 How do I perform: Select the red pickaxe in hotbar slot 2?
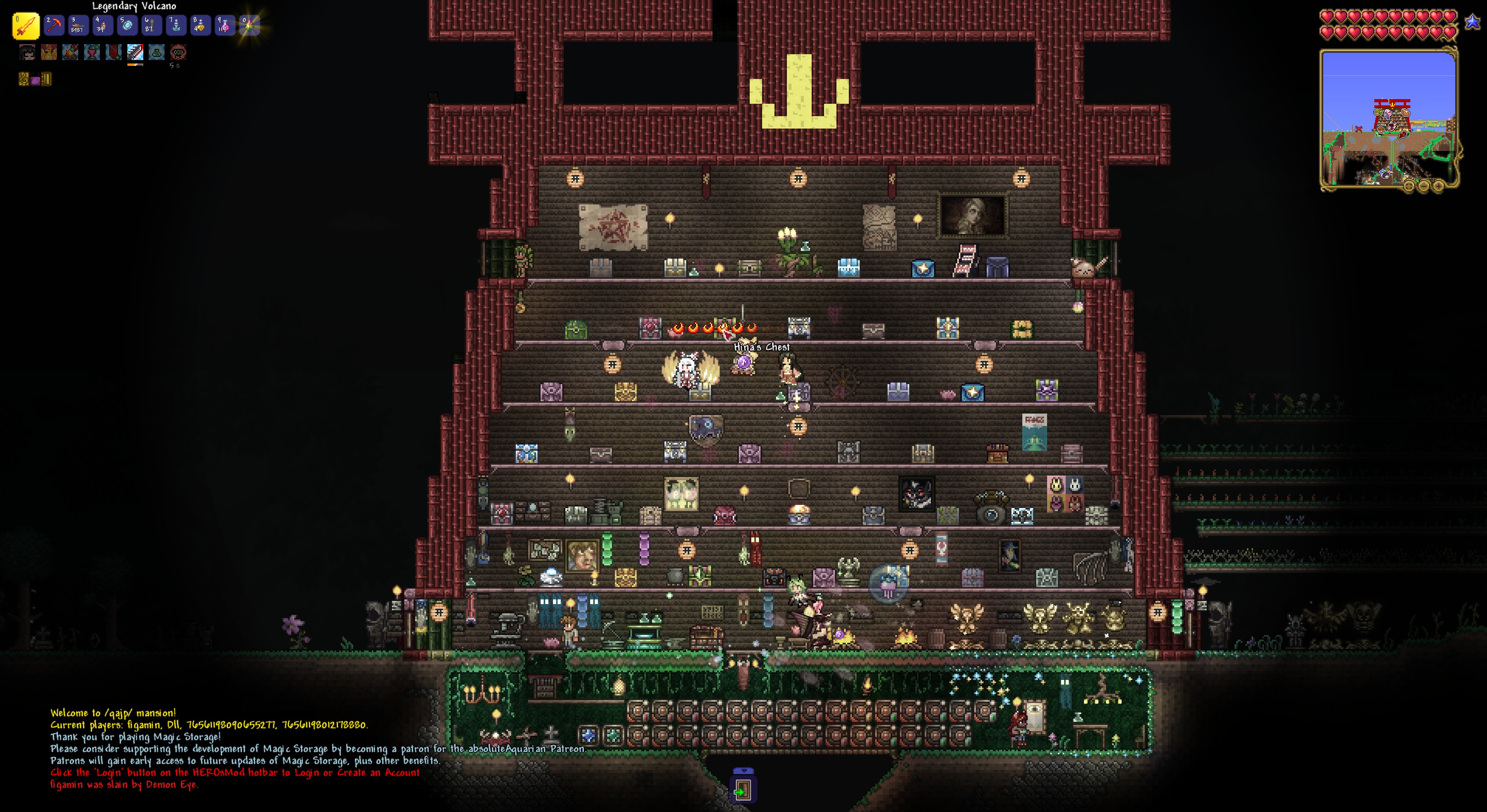(x=54, y=26)
